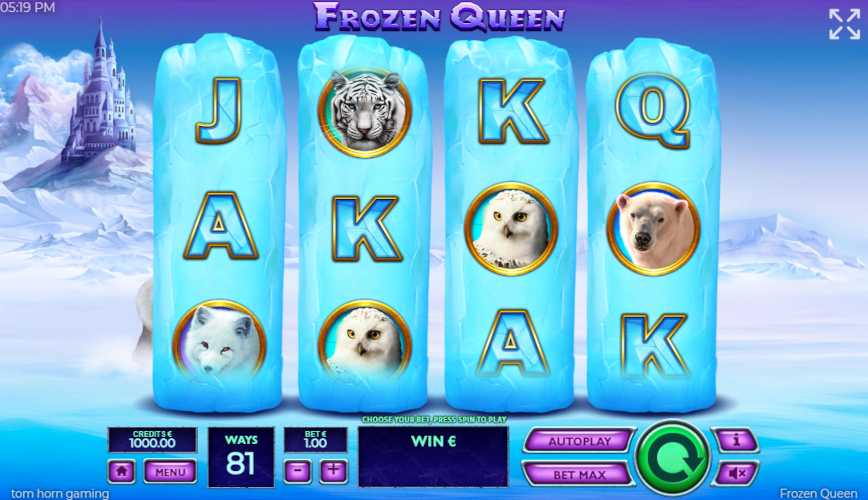Go to the home screen icon
The width and height of the screenshot is (868, 500).
pyautogui.click(x=122, y=471)
